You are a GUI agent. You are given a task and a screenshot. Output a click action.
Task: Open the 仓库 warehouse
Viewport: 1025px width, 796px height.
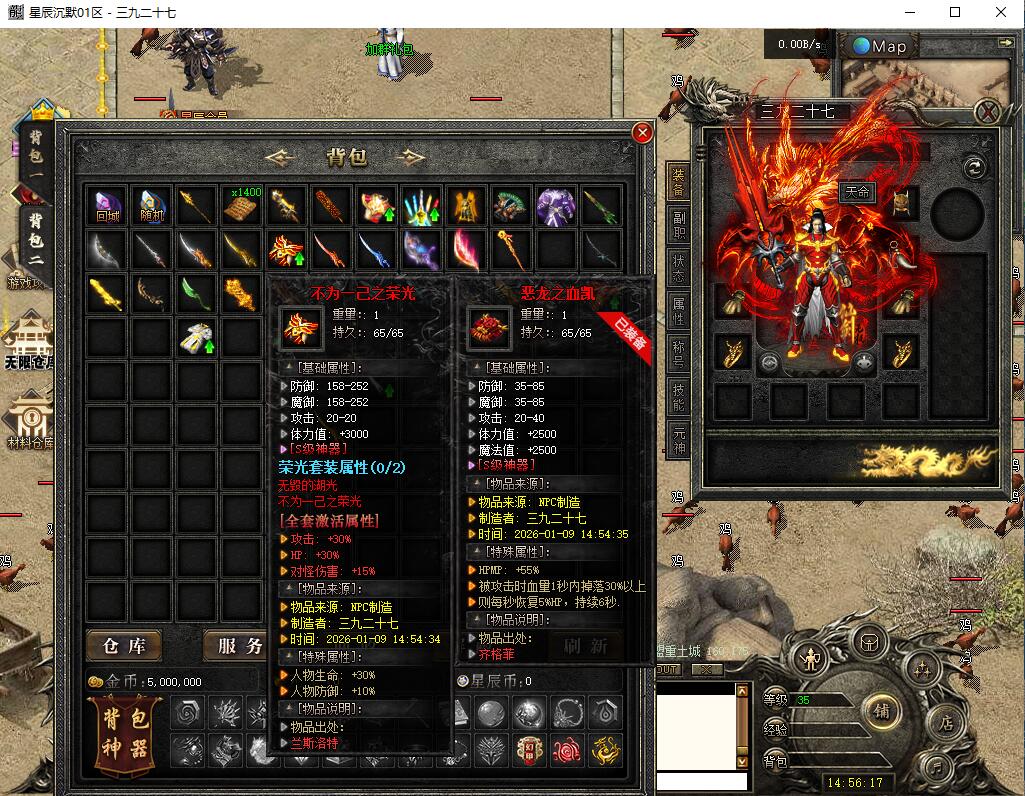pos(124,647)
